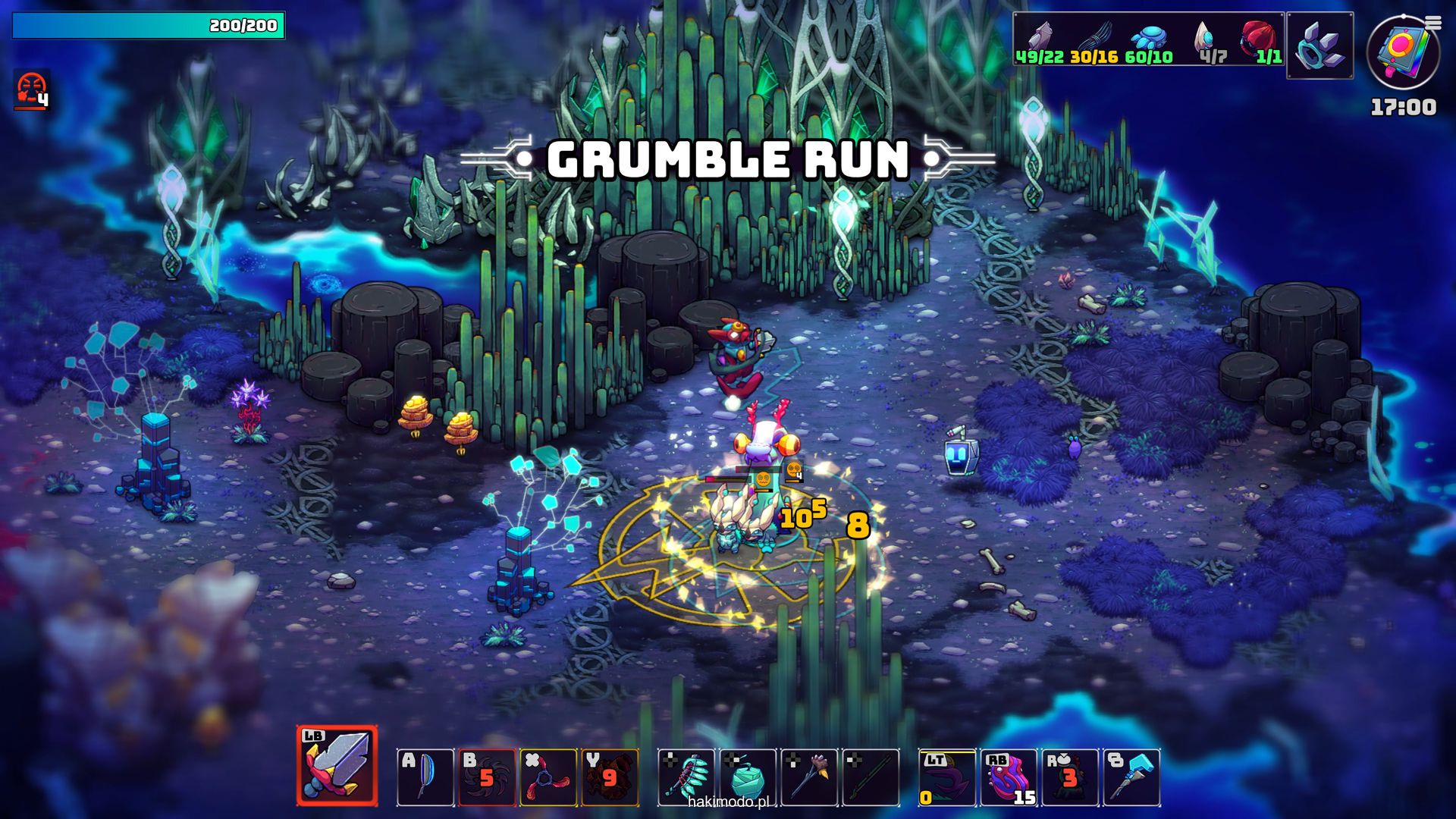Select the dark red ability showing 9
Screen dimensions: 1456x819
(x=610, y=777)
